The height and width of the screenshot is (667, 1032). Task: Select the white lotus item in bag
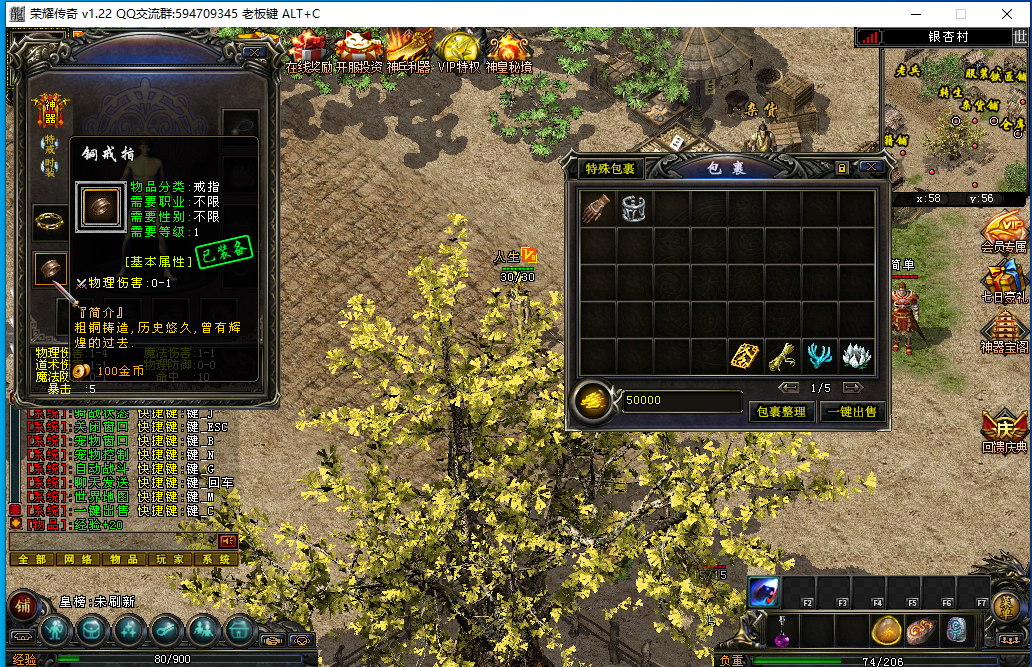(856, 355)
